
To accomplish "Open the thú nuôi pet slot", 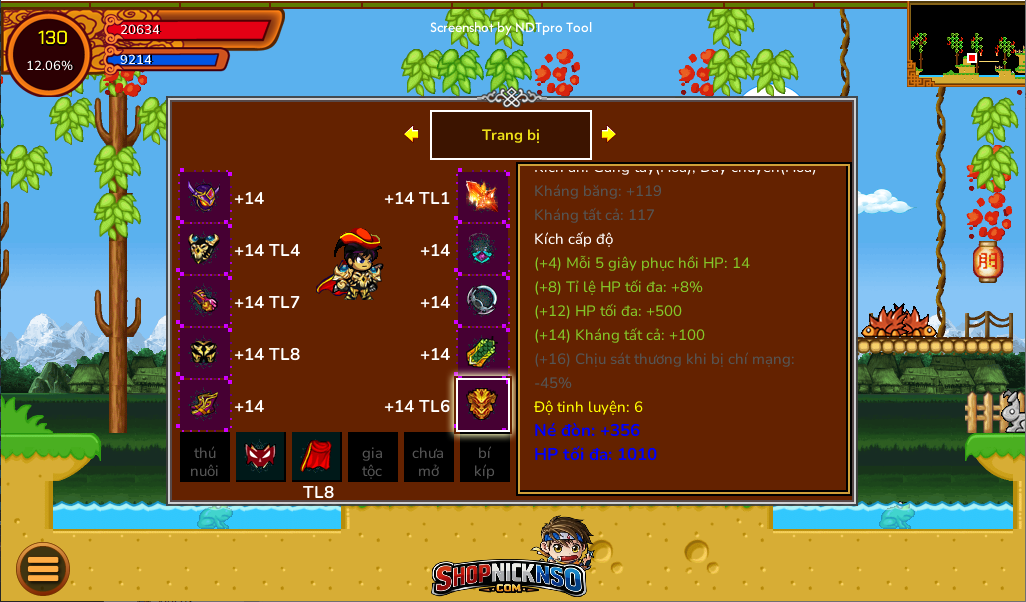I will click(x=205, y=458).
